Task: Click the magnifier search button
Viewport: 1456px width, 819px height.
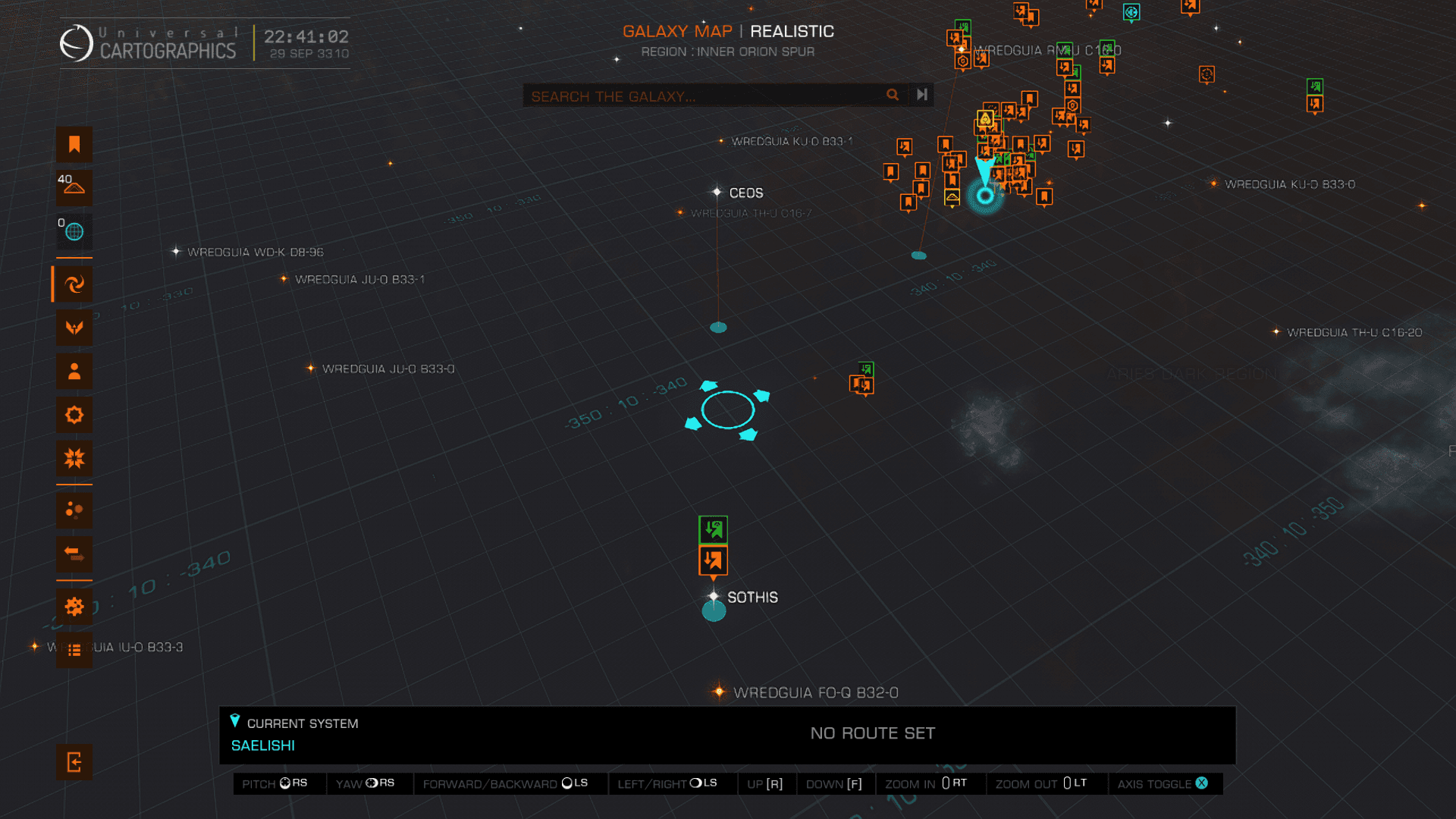Action: point(893,95)
